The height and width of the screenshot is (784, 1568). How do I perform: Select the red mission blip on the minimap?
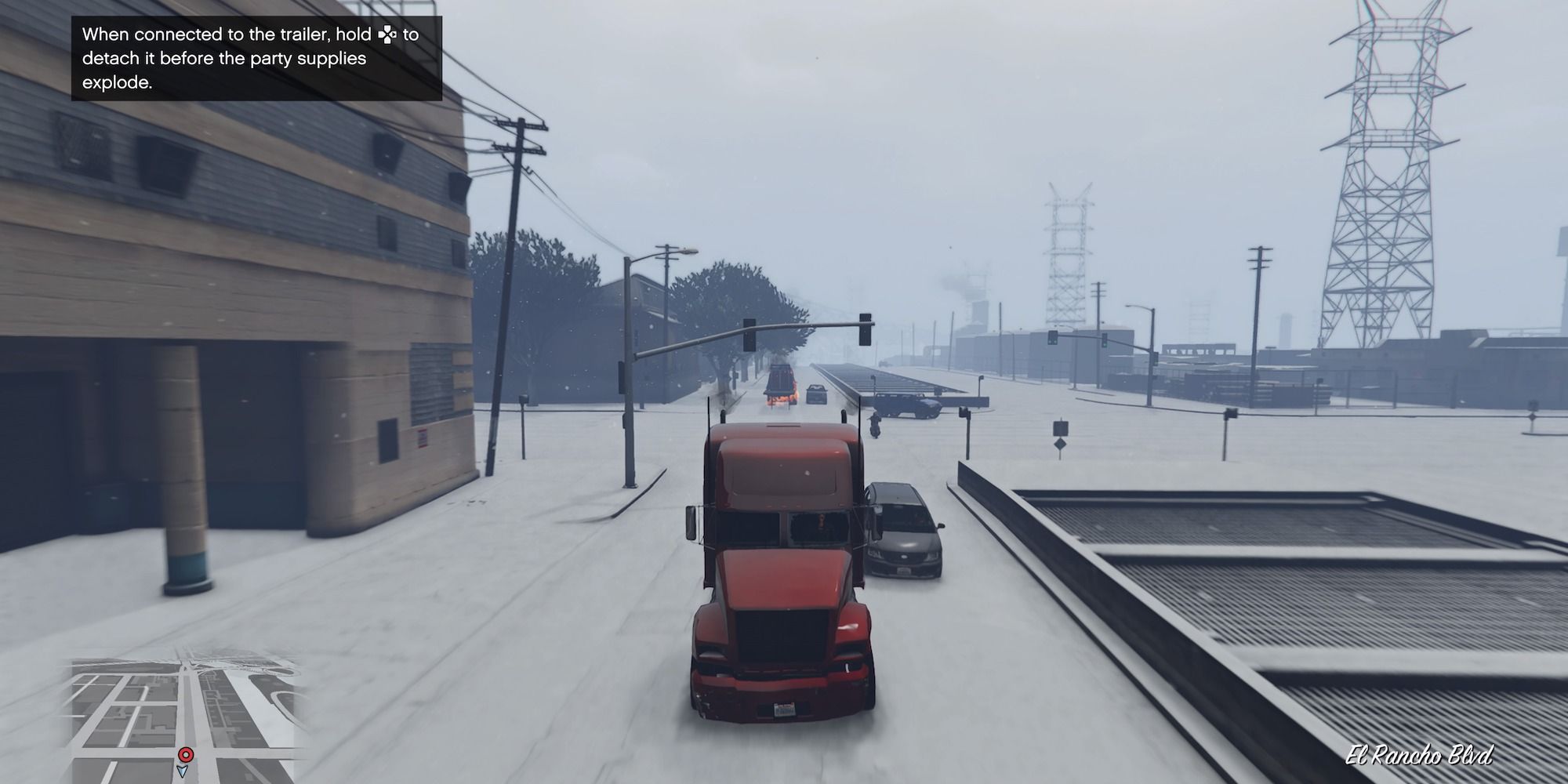[x=186, y=756]
